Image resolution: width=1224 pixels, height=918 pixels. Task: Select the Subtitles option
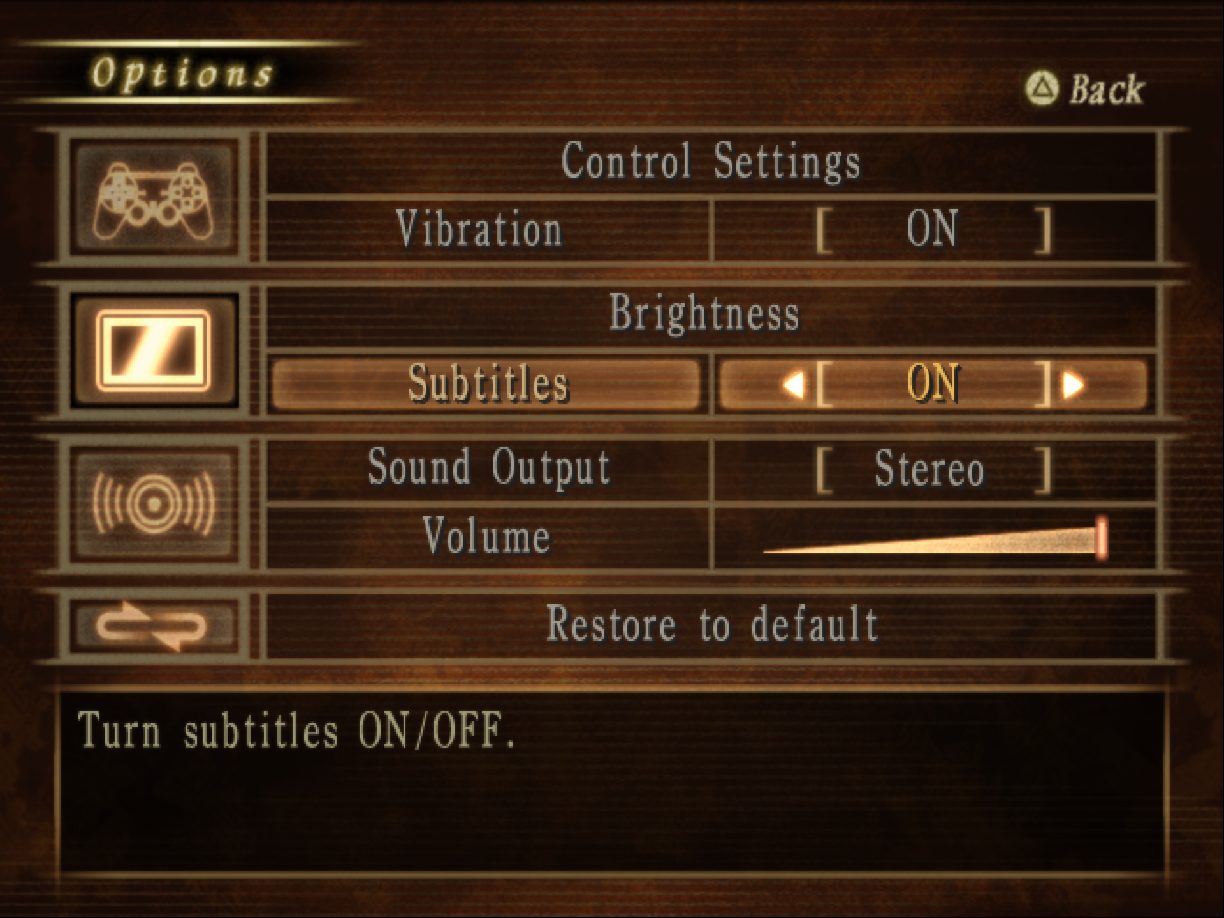487,384
